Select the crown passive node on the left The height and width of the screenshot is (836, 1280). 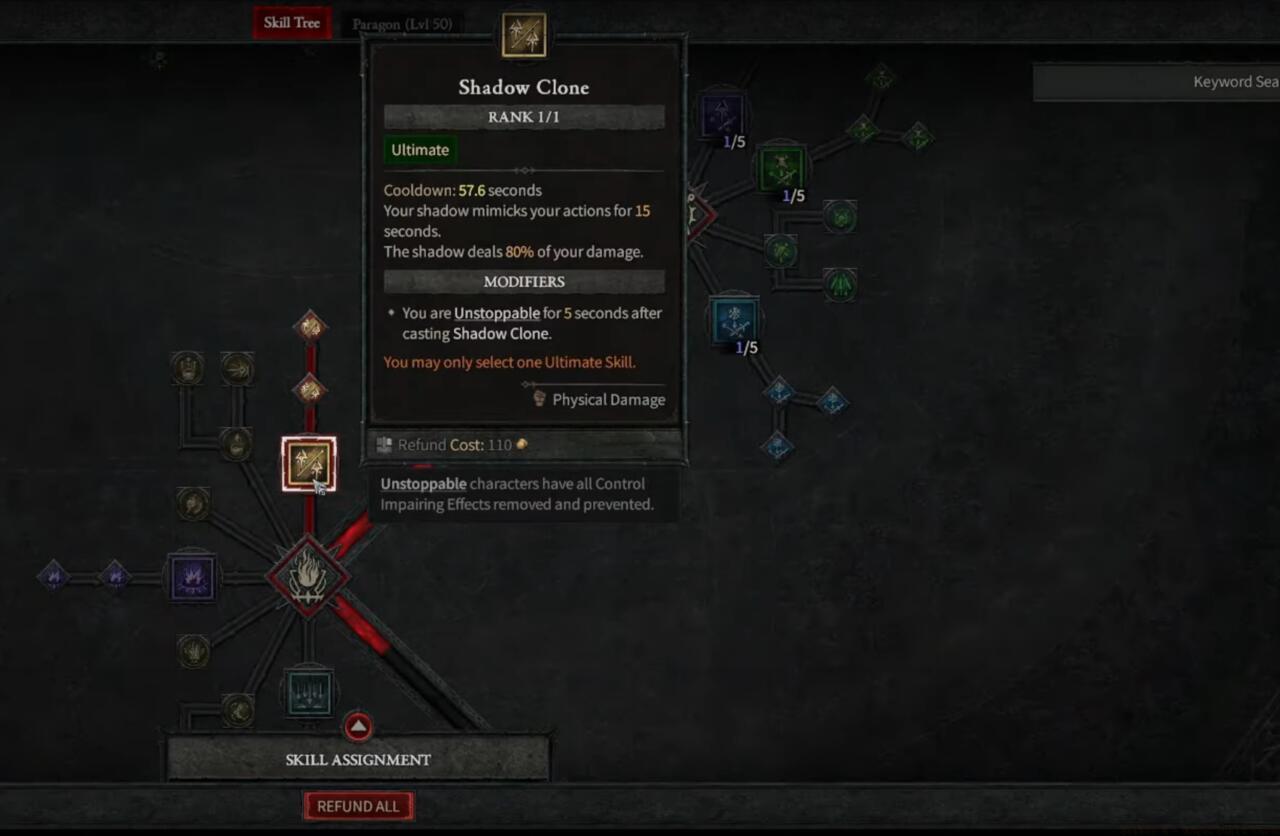188,368
